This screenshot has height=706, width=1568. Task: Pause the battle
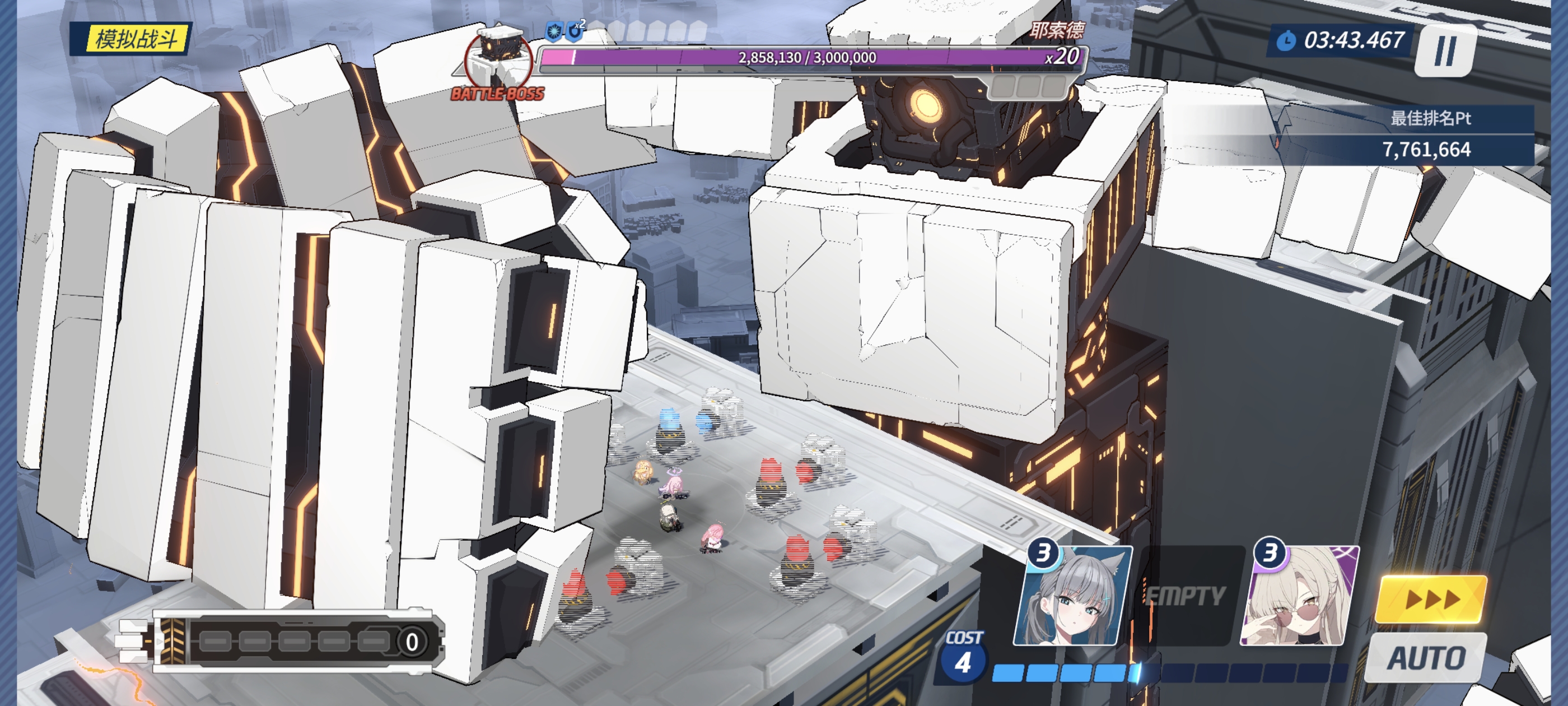tap(1444, 51)
